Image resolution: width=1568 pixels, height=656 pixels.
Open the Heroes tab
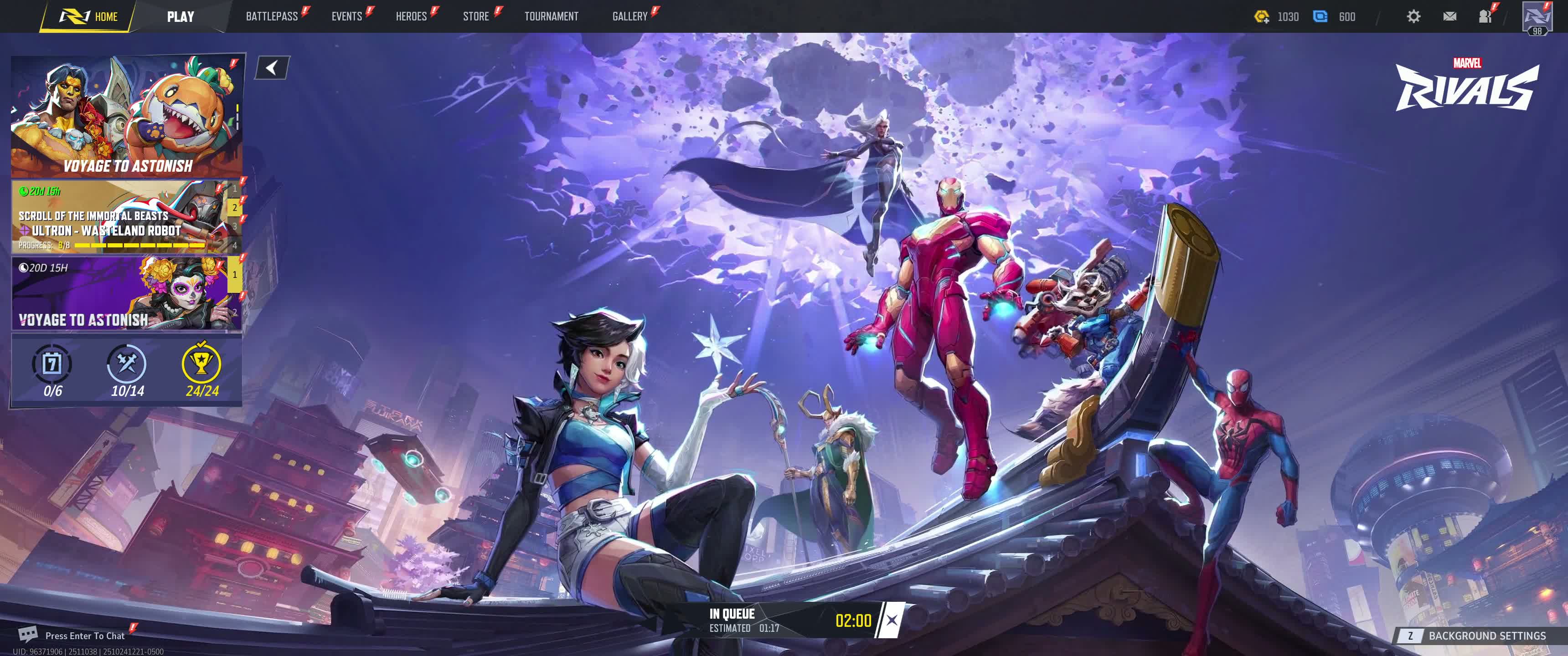tap(411, 16)
